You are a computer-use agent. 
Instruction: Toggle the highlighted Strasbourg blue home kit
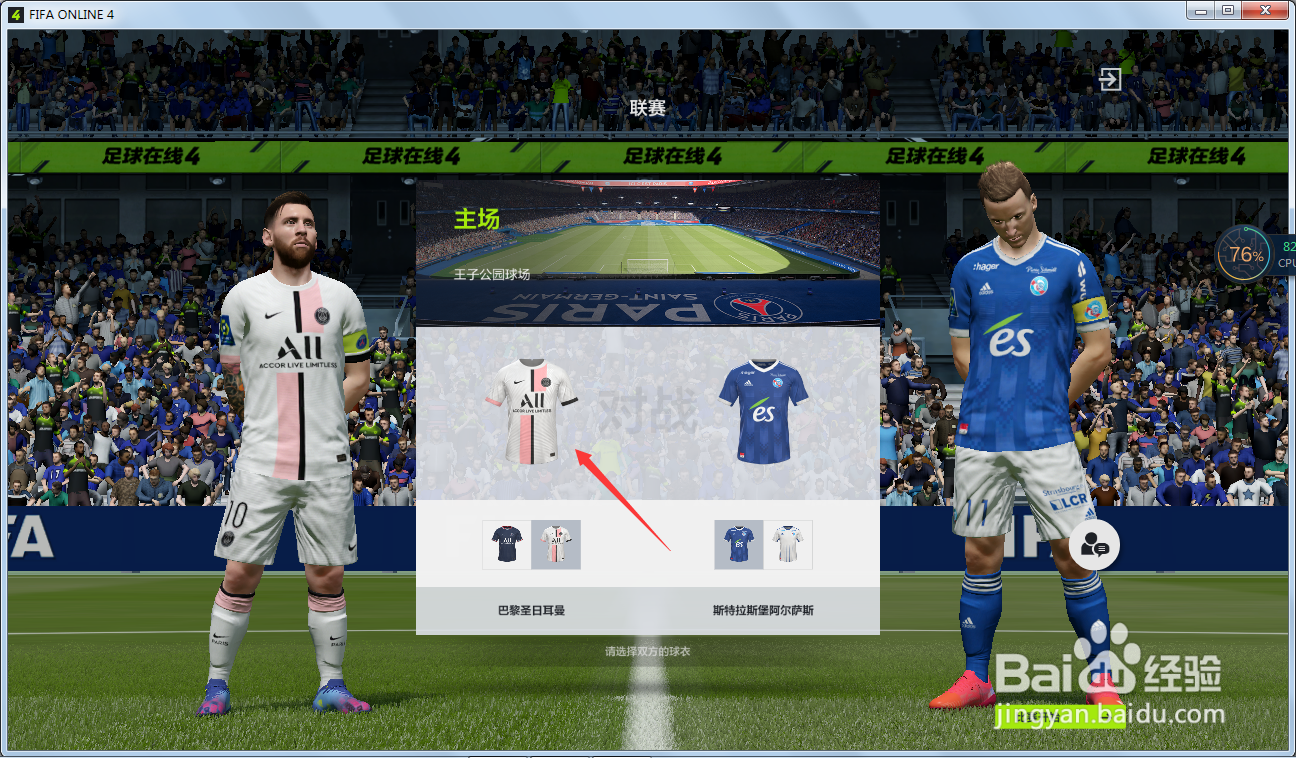[738, 545]
